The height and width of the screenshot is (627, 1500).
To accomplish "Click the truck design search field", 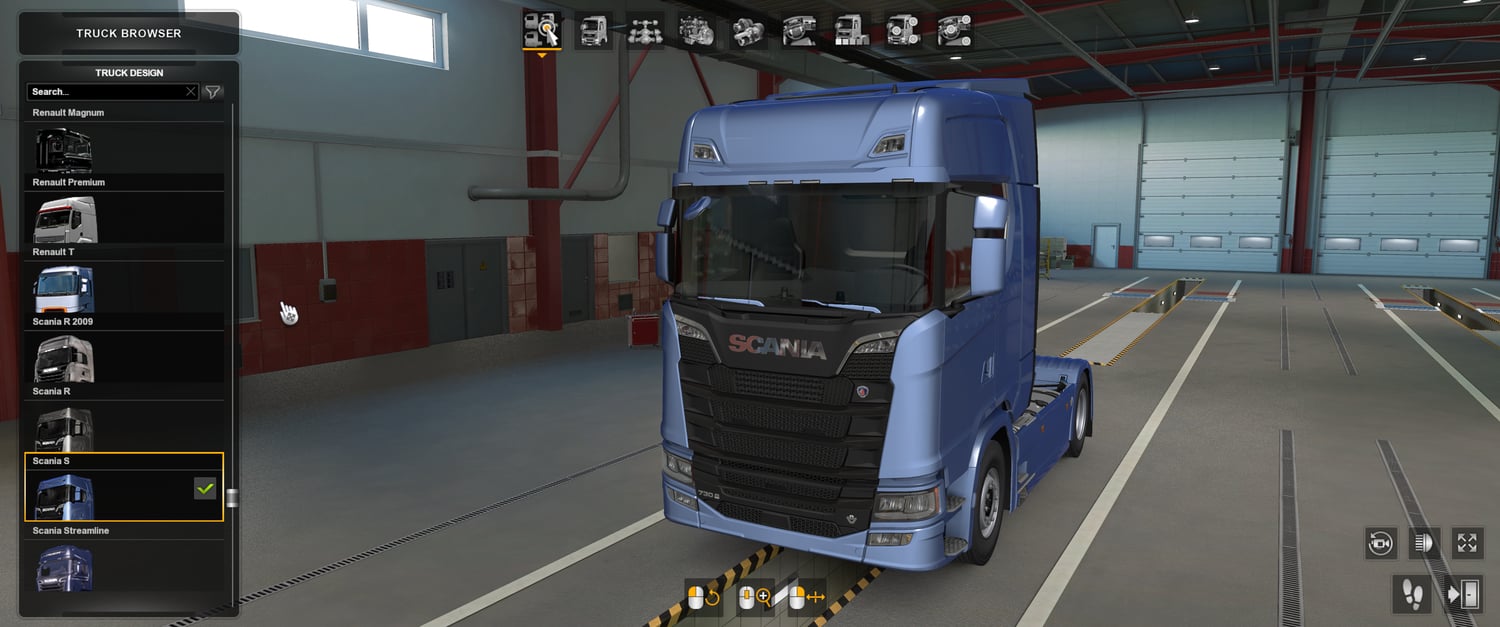I will tap(105, 92).
